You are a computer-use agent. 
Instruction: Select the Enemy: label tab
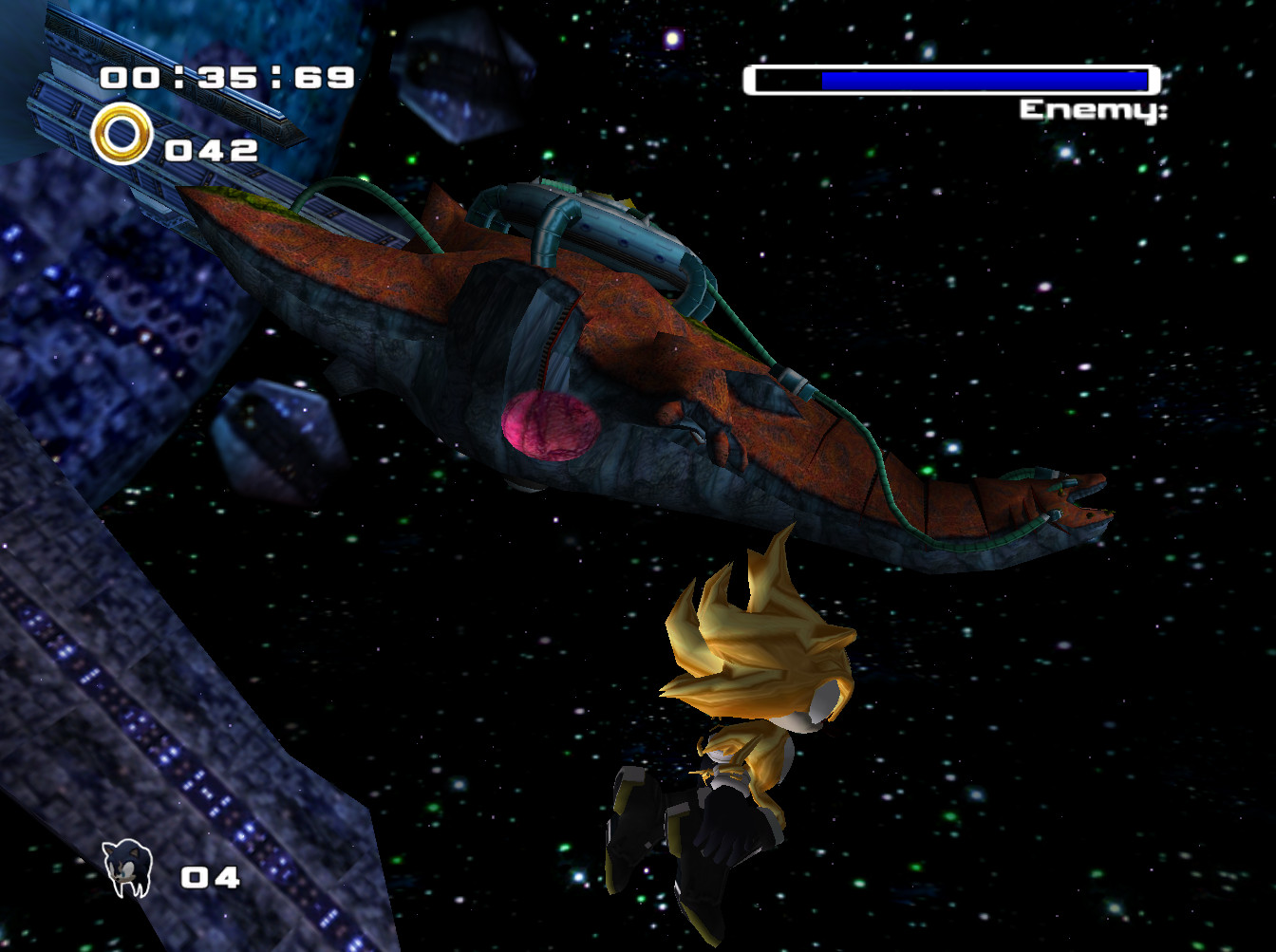click(x=1090, y=109)
